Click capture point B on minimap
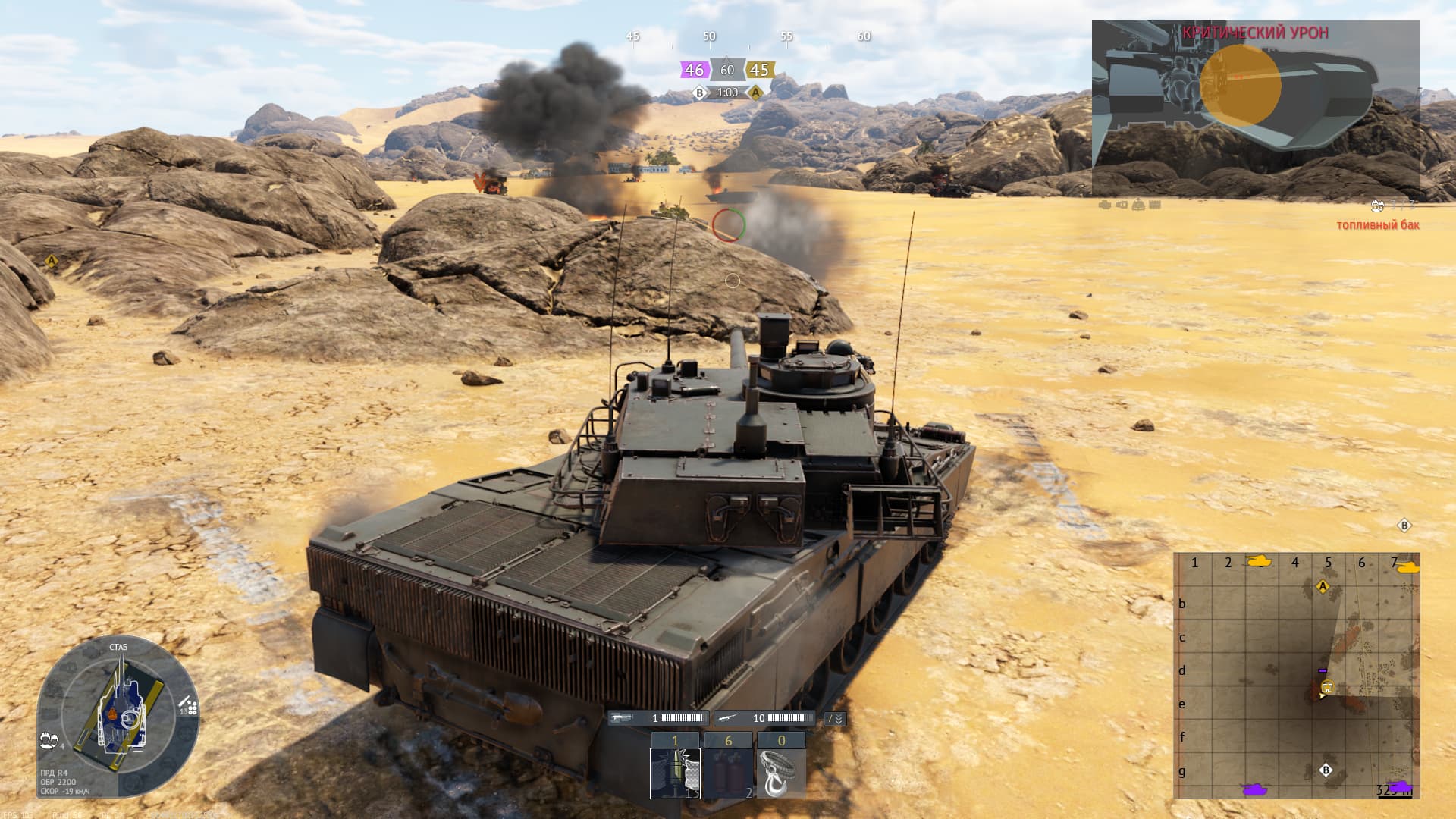This screenshot has width=1456, height=819. point(1326,770)
